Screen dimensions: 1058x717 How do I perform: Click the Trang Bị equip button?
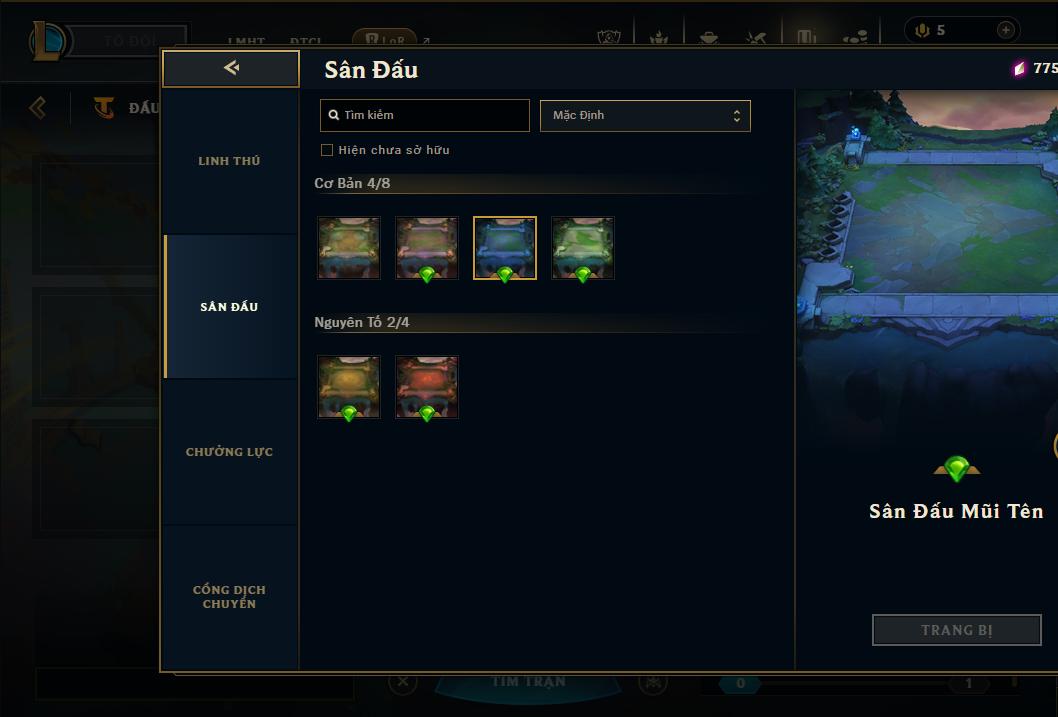[x=956, y=630]
